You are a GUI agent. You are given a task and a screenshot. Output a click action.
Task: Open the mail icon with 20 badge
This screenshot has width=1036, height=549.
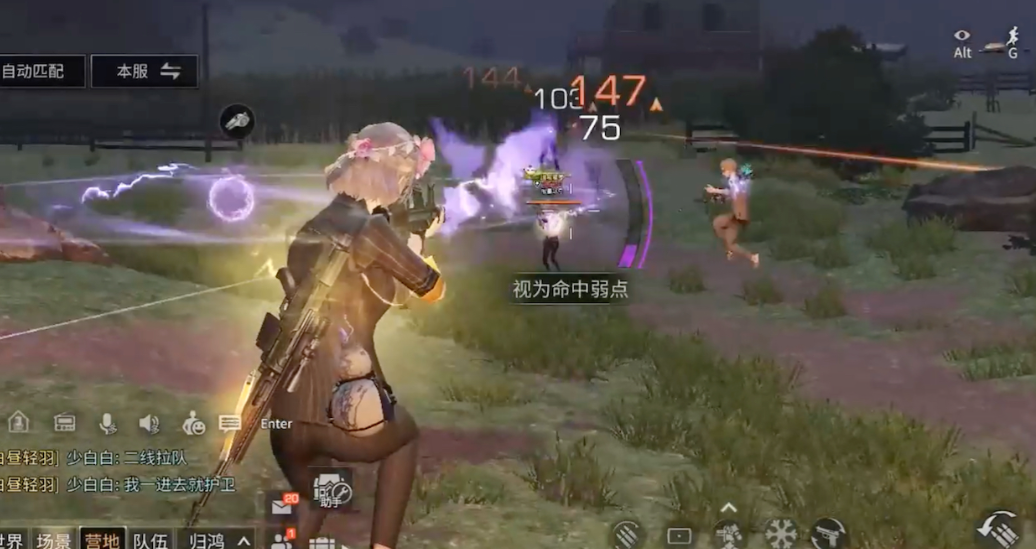282,506
